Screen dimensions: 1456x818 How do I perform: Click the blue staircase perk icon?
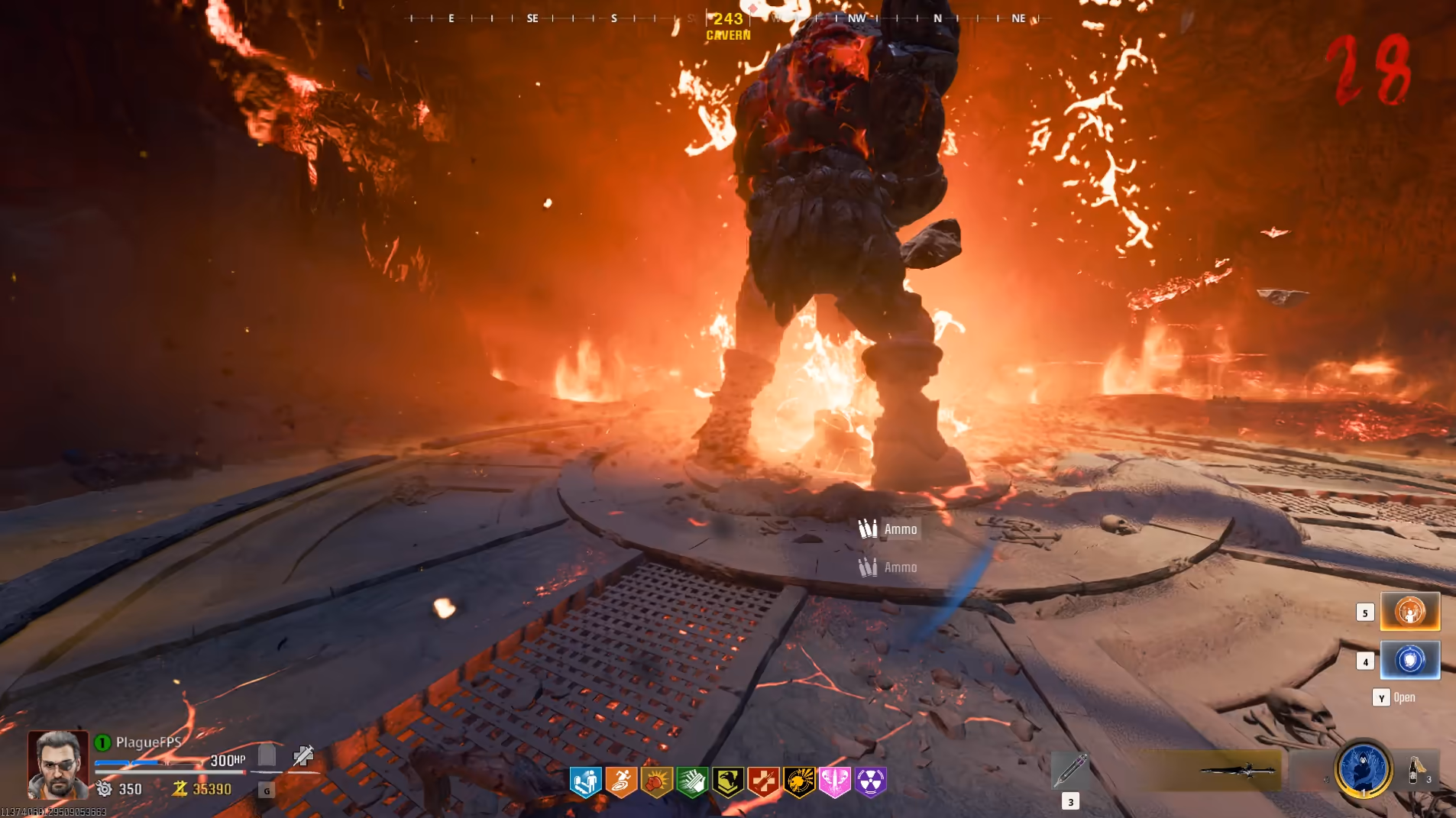point(586,782)
